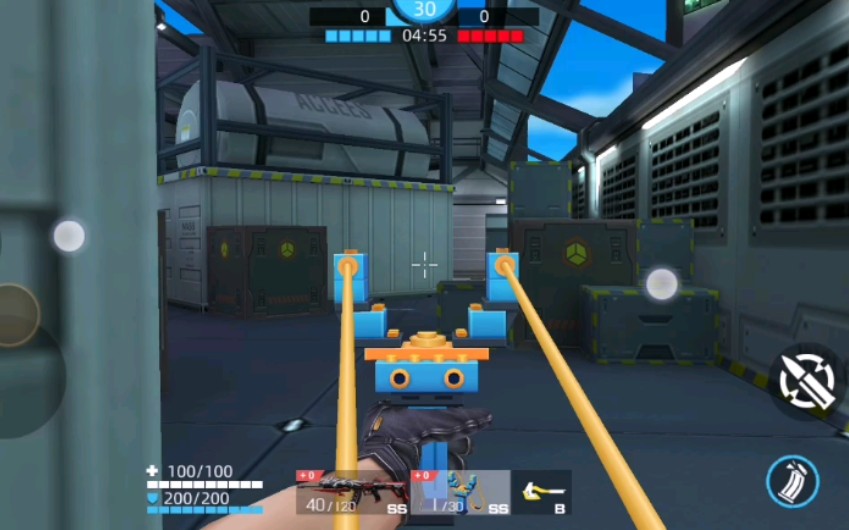Tap the virtual movement joystick

pos(15,315)
